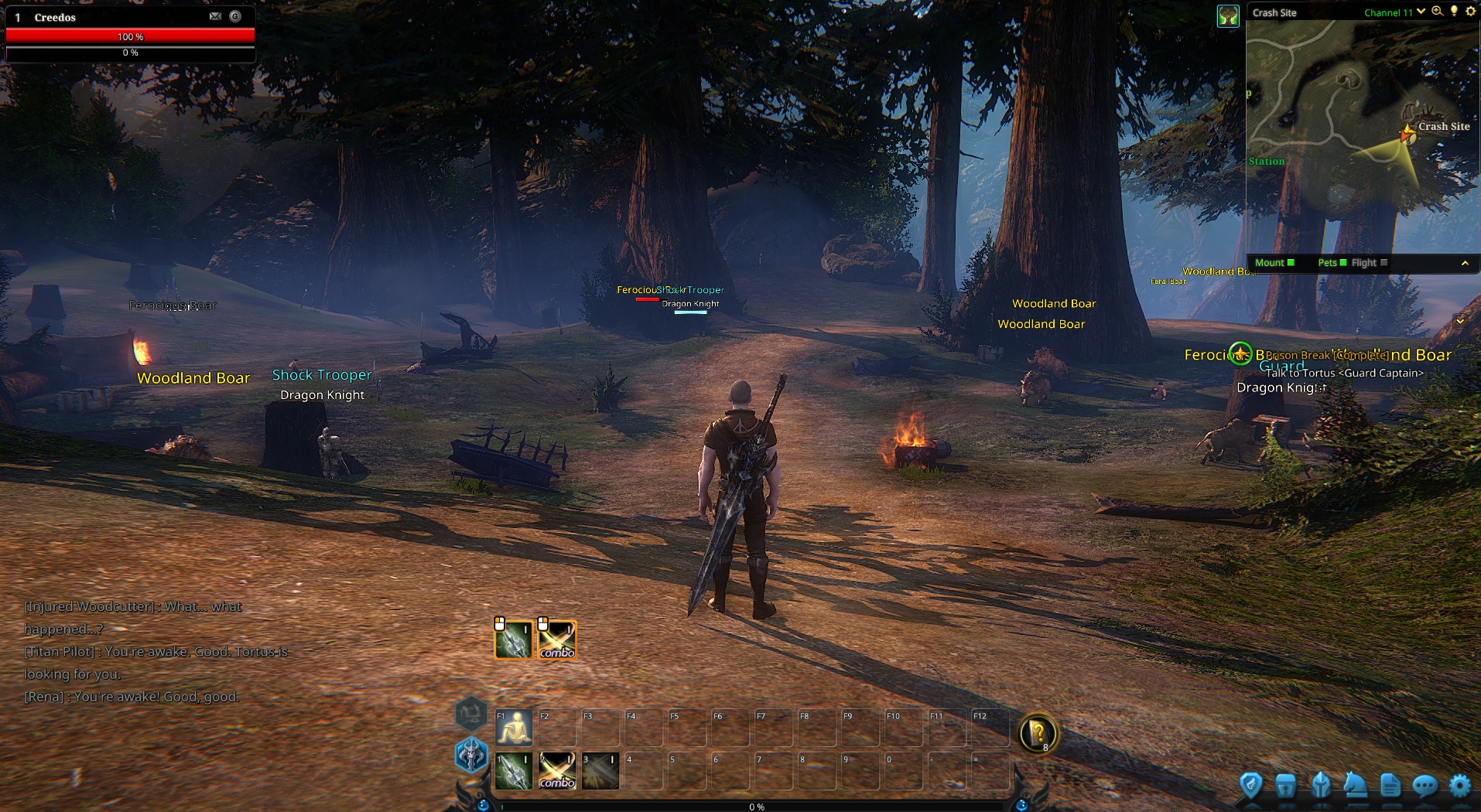
Task: Open the speech bubble chat menu
Action: coord(1425,786)
